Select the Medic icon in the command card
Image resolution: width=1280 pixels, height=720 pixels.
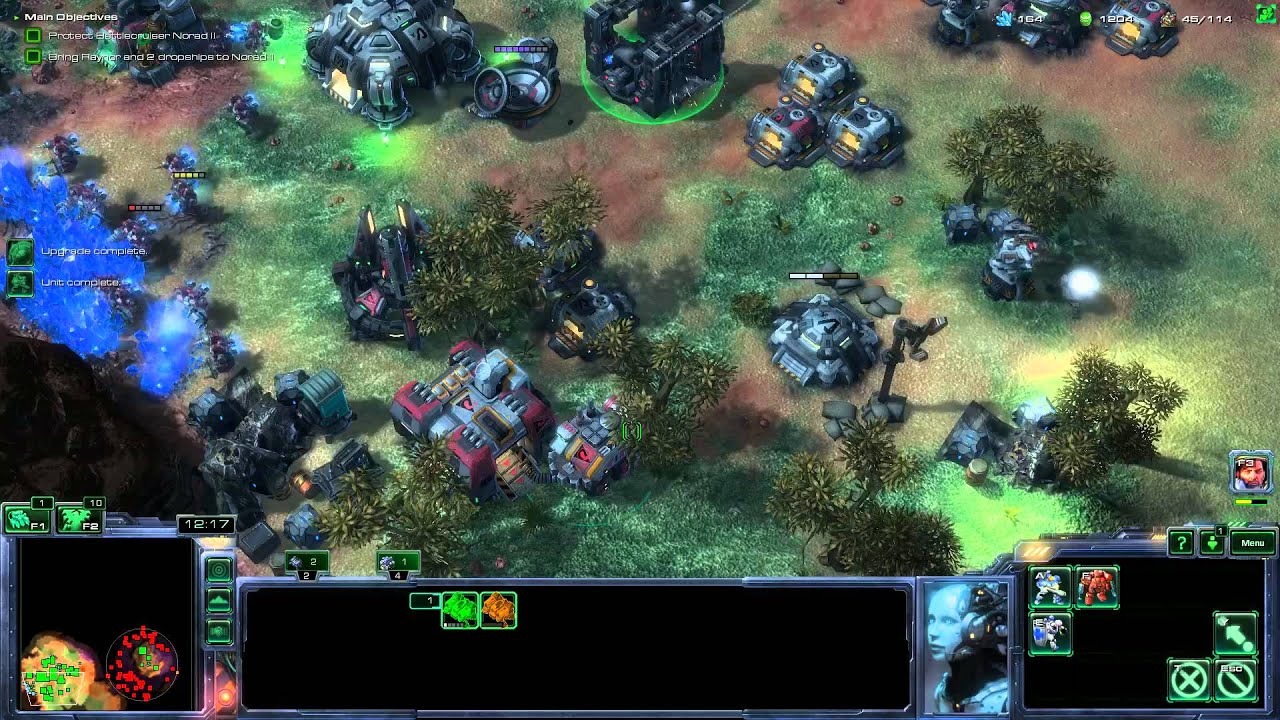(x=1050, y=633)
